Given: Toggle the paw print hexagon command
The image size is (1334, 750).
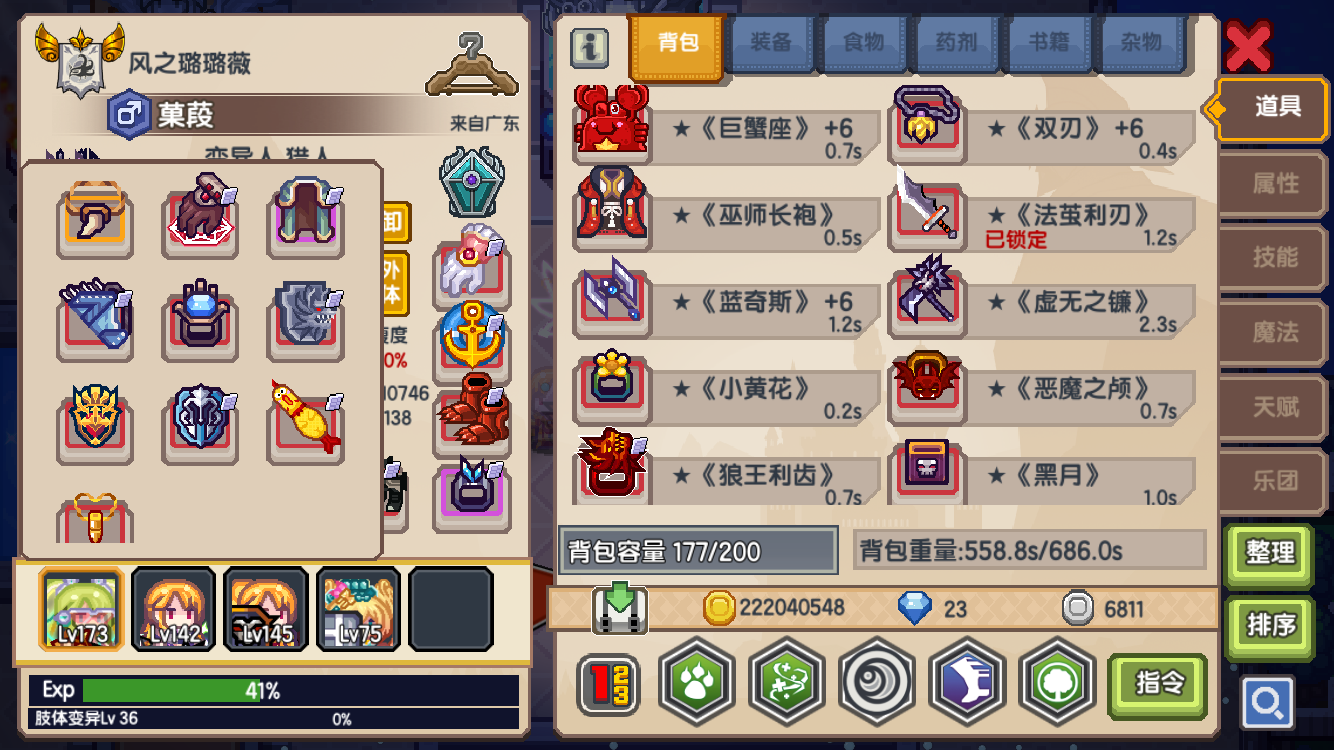Looking at the screenshot, I should (x=696, y=685).
